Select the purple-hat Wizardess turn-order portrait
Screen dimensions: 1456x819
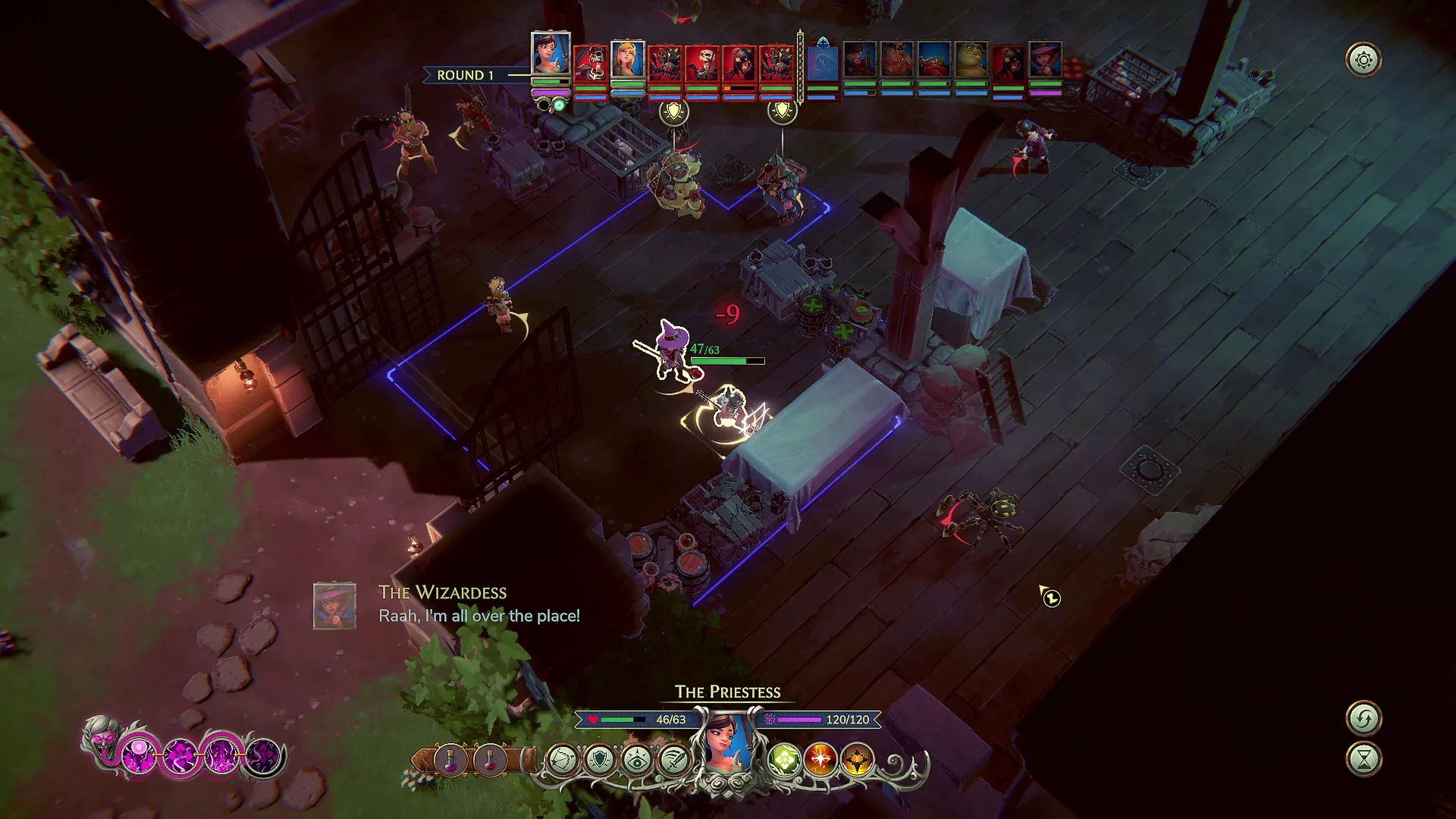(x=1045, y=61)
